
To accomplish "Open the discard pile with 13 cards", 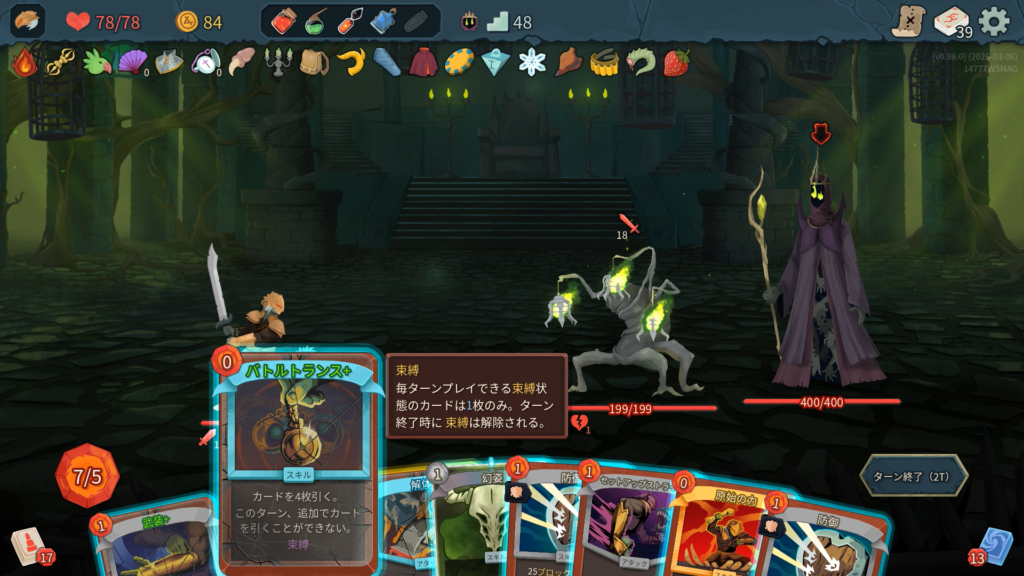I will 991,545.
